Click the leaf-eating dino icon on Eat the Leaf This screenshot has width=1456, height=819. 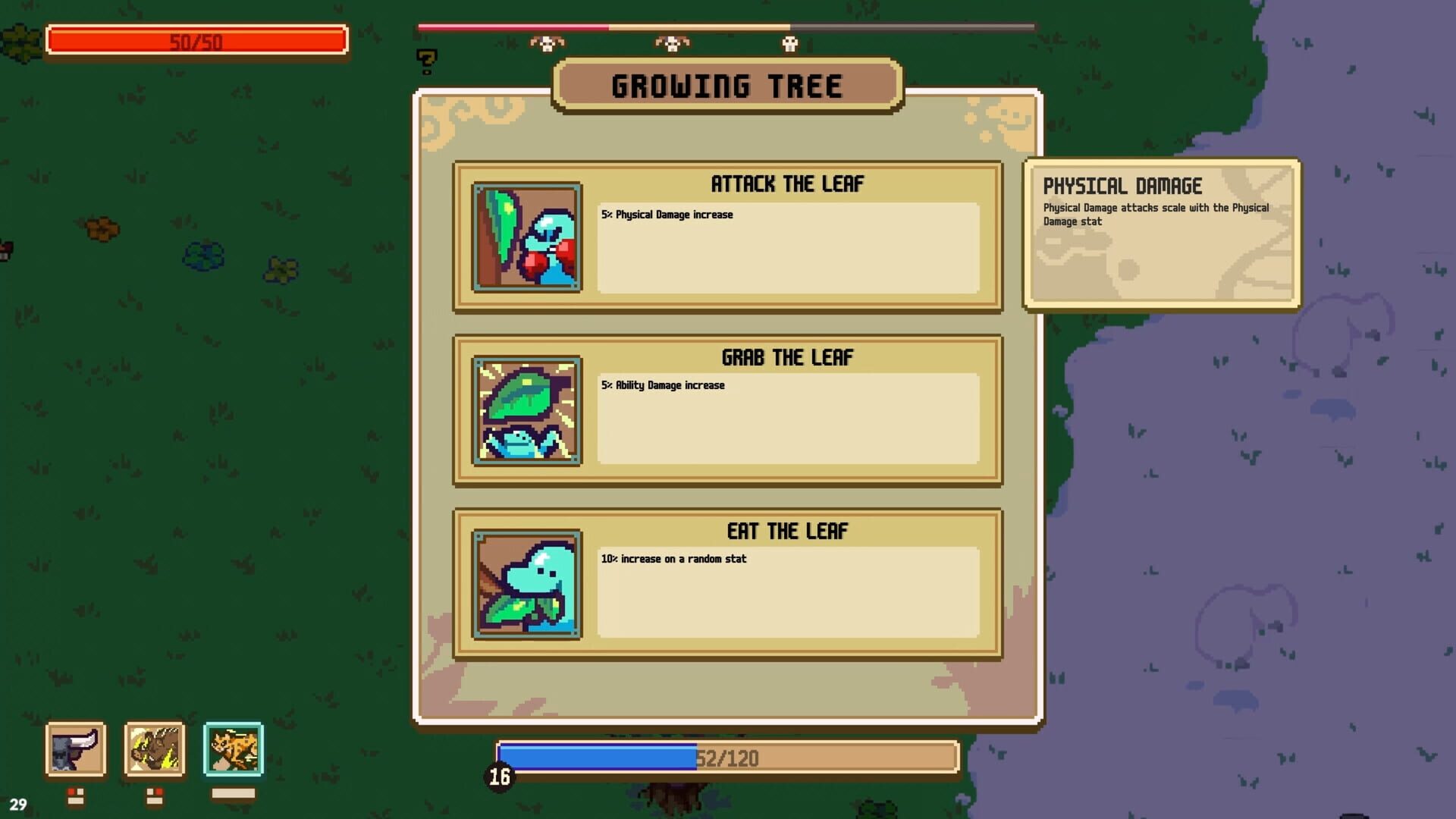[526, 585]
